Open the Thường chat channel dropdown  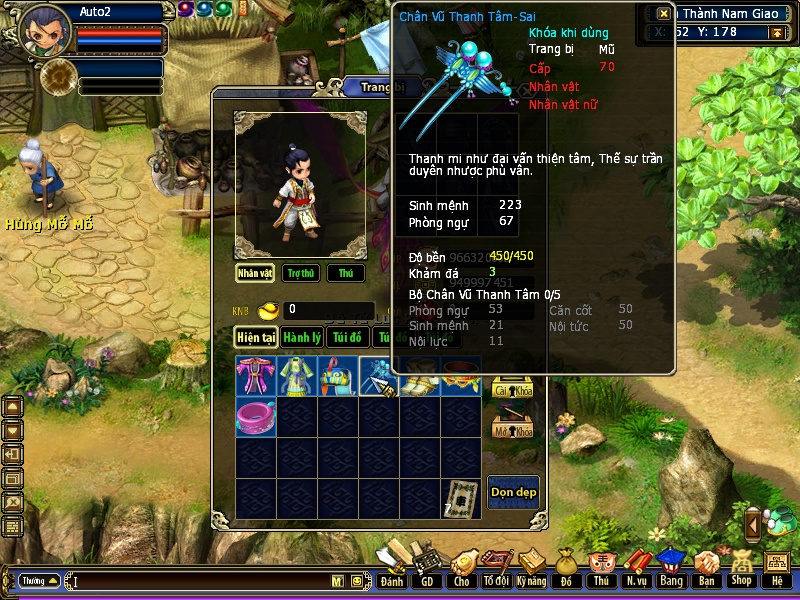pos(39,580)
